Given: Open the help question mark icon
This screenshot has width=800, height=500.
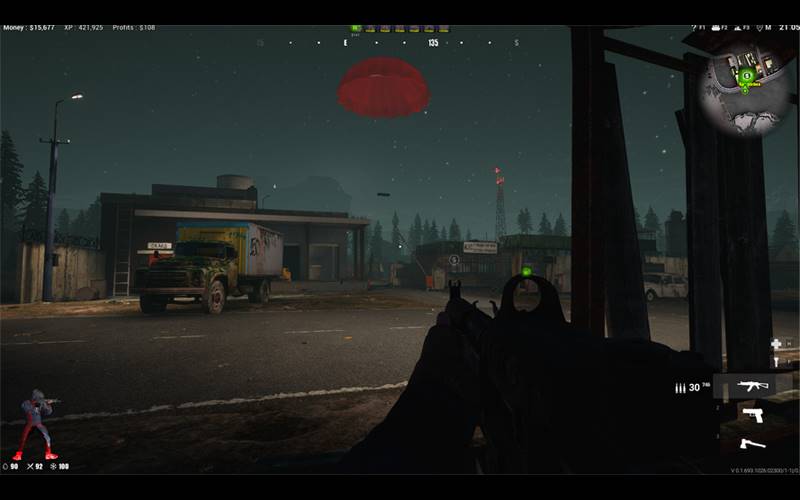Looking at the screenshot, I should [x=692, y=28].
